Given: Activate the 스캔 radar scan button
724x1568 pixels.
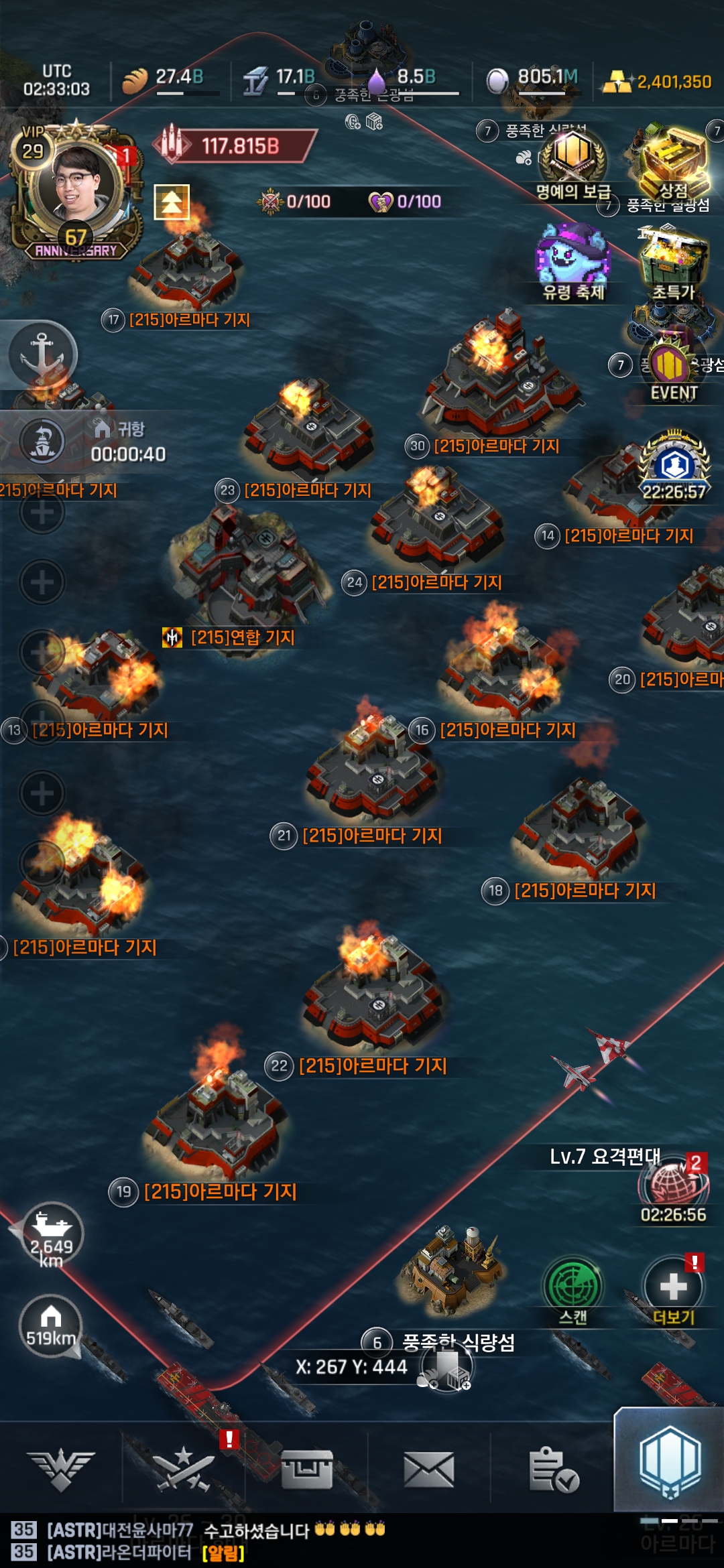Looking at the screenshot, I should click(x=573, y=1290).
